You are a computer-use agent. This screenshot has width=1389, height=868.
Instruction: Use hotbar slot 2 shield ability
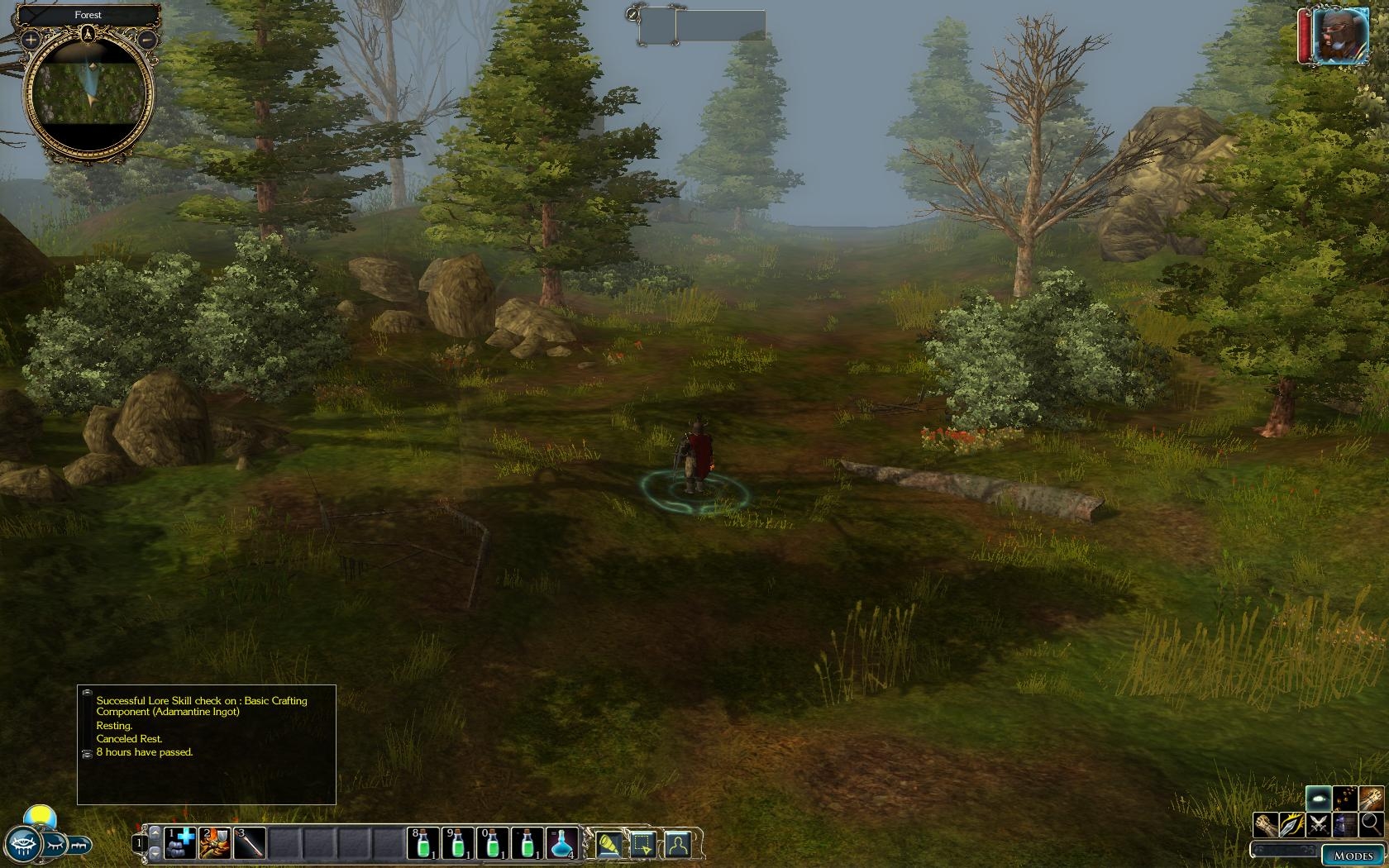[216, 843]
